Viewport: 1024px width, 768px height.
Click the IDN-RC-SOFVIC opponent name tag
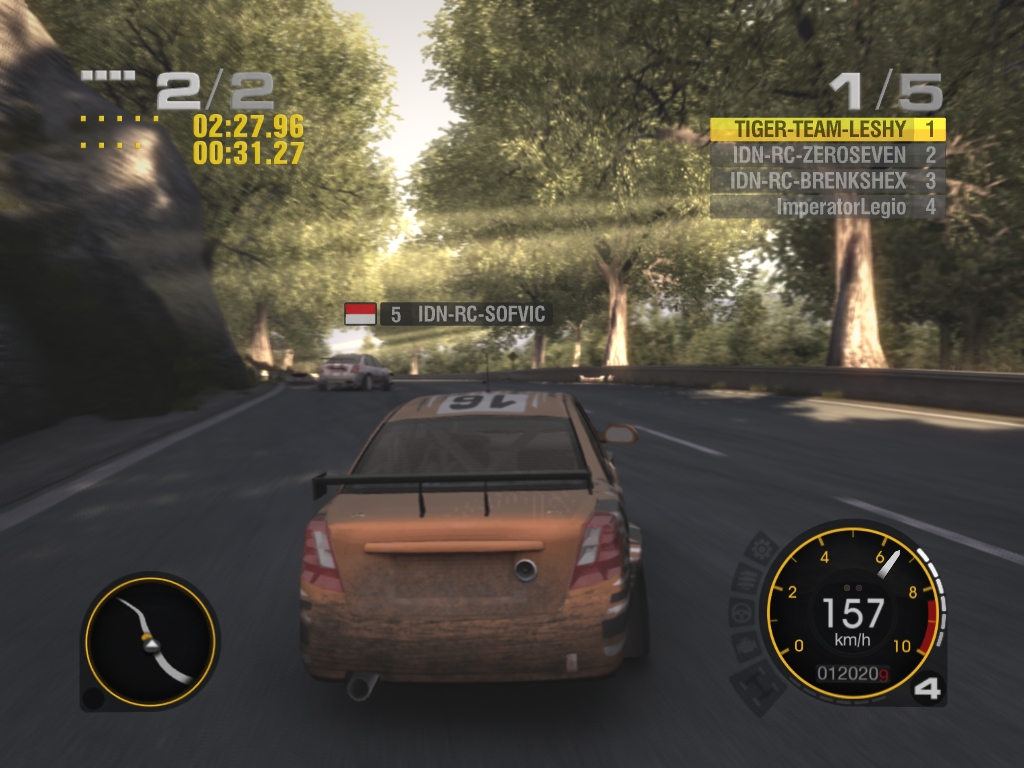[x=463, y=314]
